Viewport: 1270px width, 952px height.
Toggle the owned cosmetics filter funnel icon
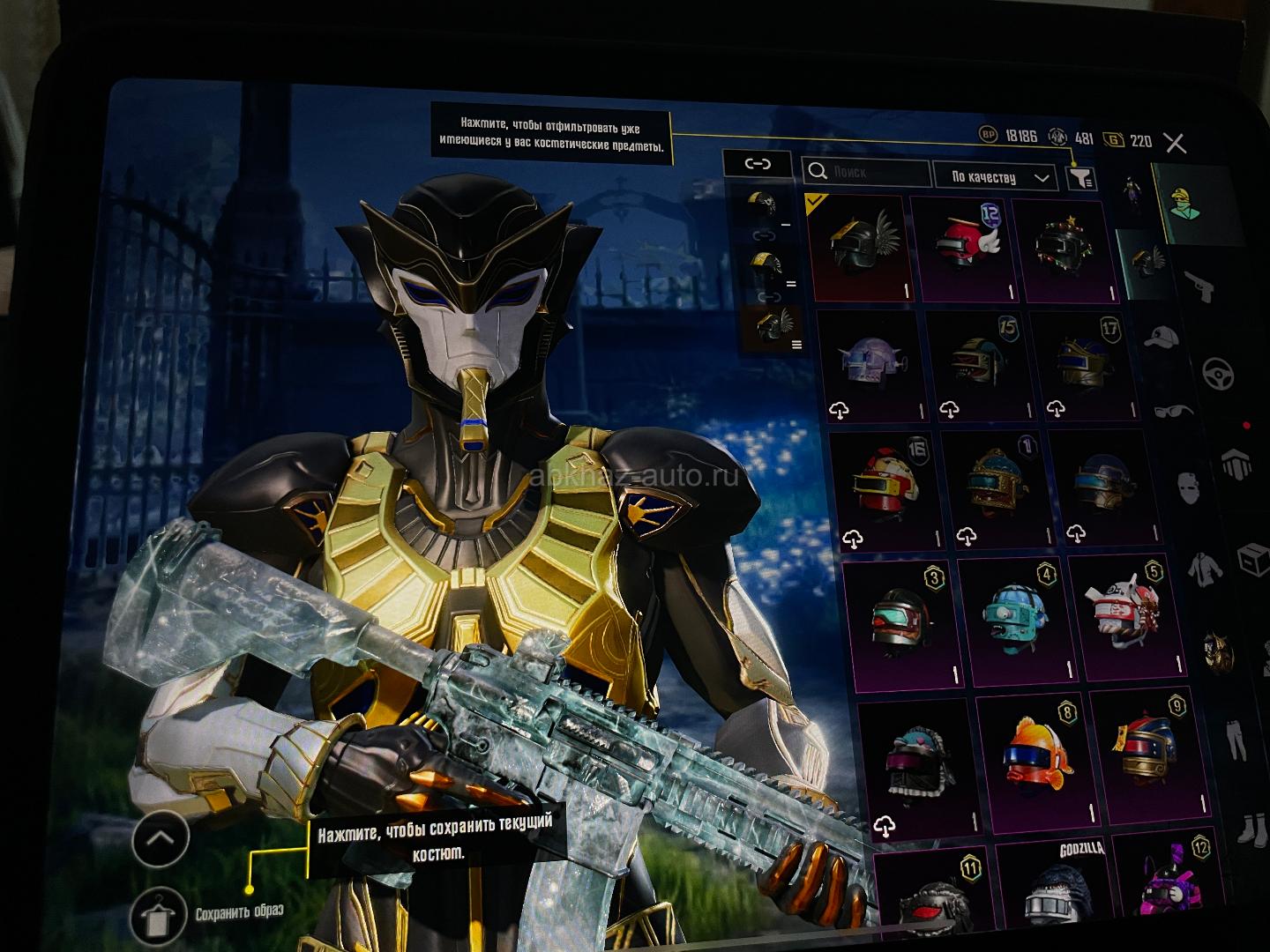coord(1081,179)
